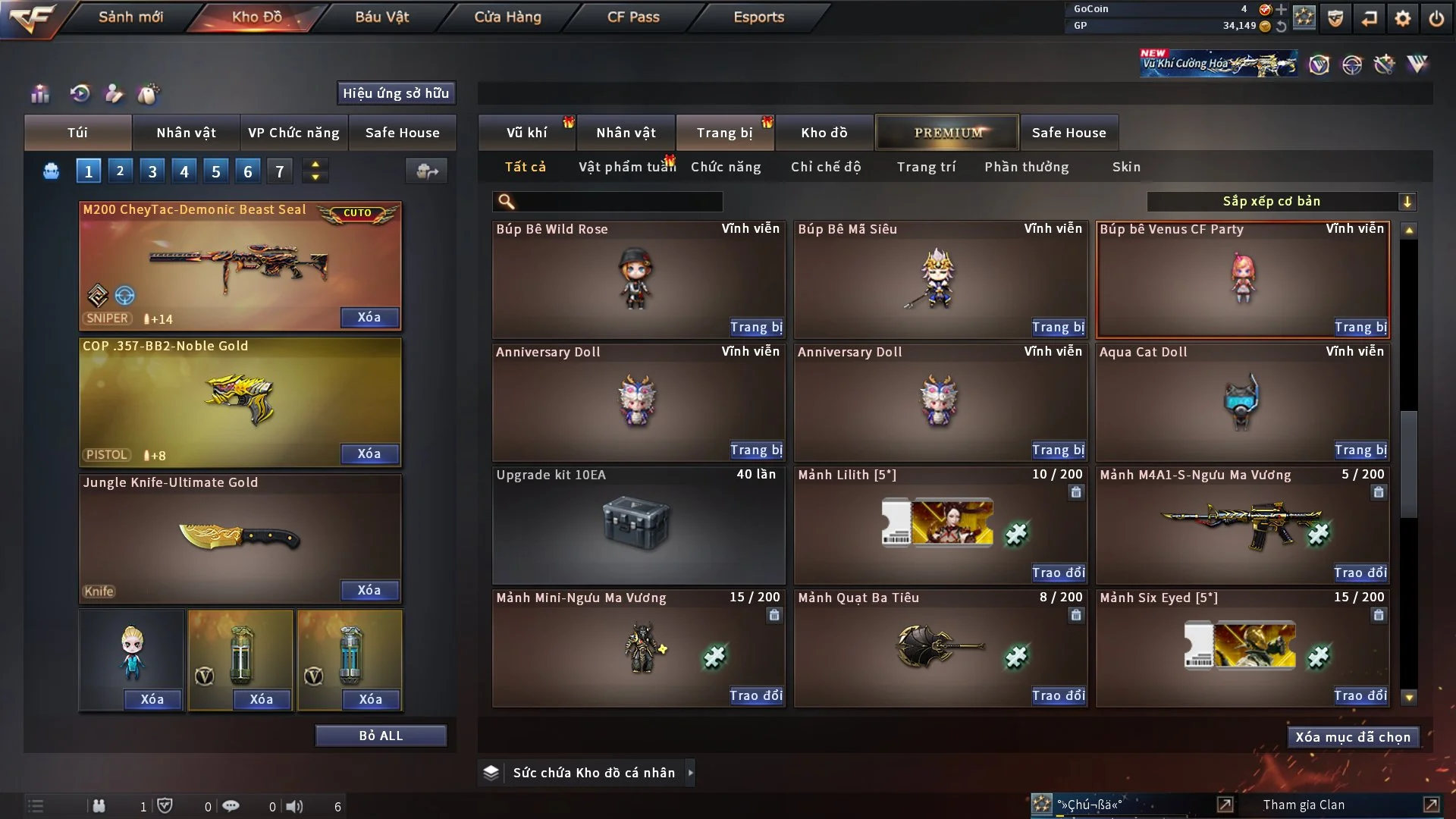The width and height of the screenshot is (1456, 819).
Task: Remove the M200 CheyTac sniper with Xóa
Action: [x=369, y=318]
